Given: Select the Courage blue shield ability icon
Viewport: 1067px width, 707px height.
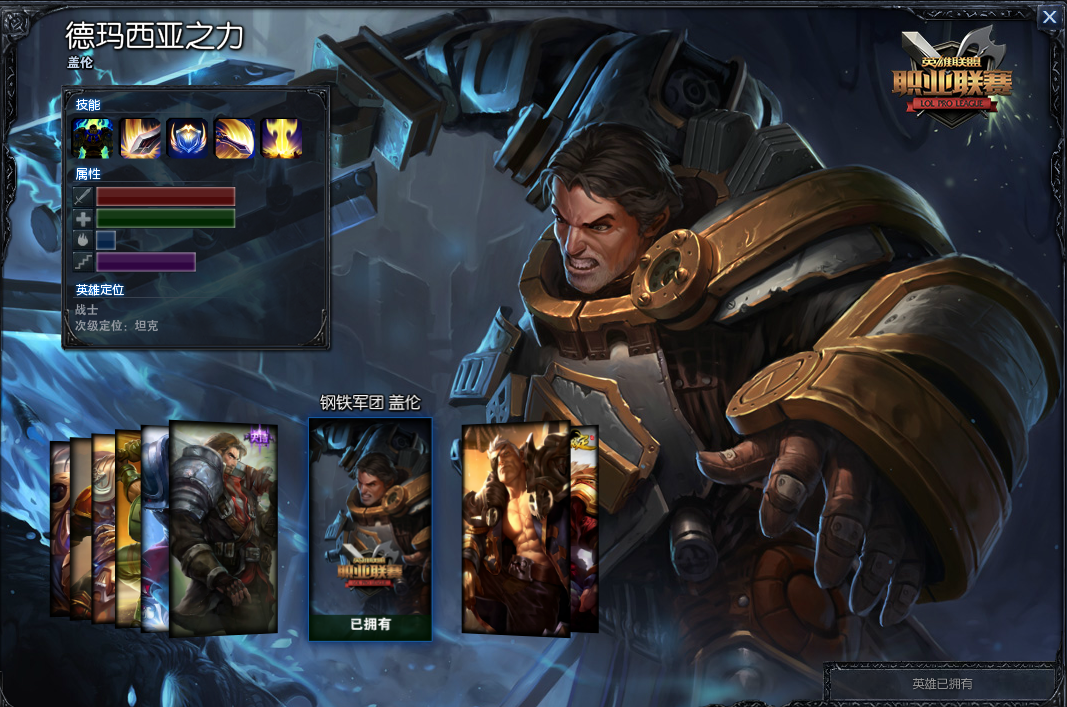Looking at the screenshot, I should (x=187, y=139).
